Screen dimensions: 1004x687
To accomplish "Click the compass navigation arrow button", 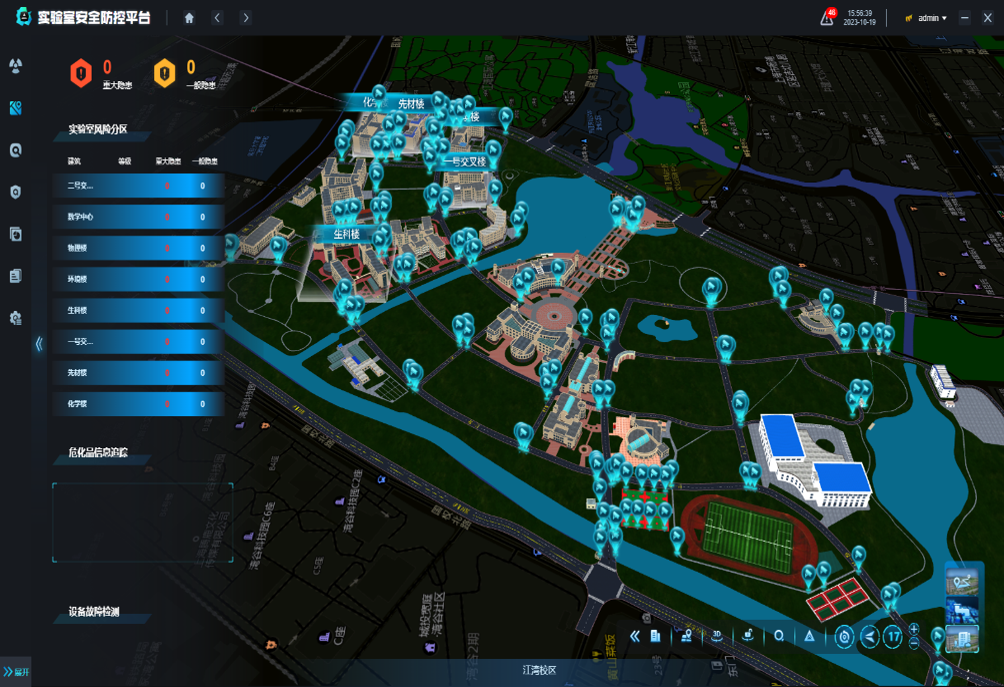I will coord(870,636).
